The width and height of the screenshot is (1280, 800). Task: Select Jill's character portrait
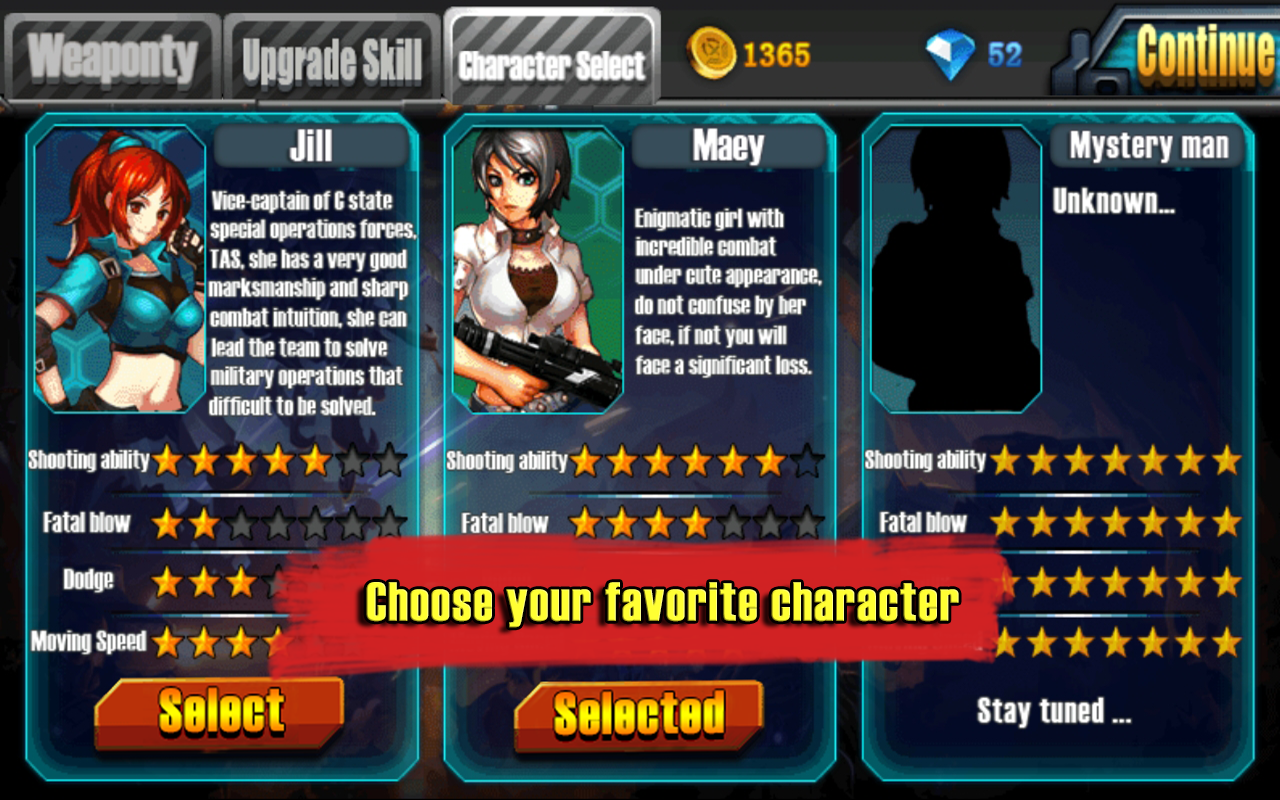[x=120, y=268]
